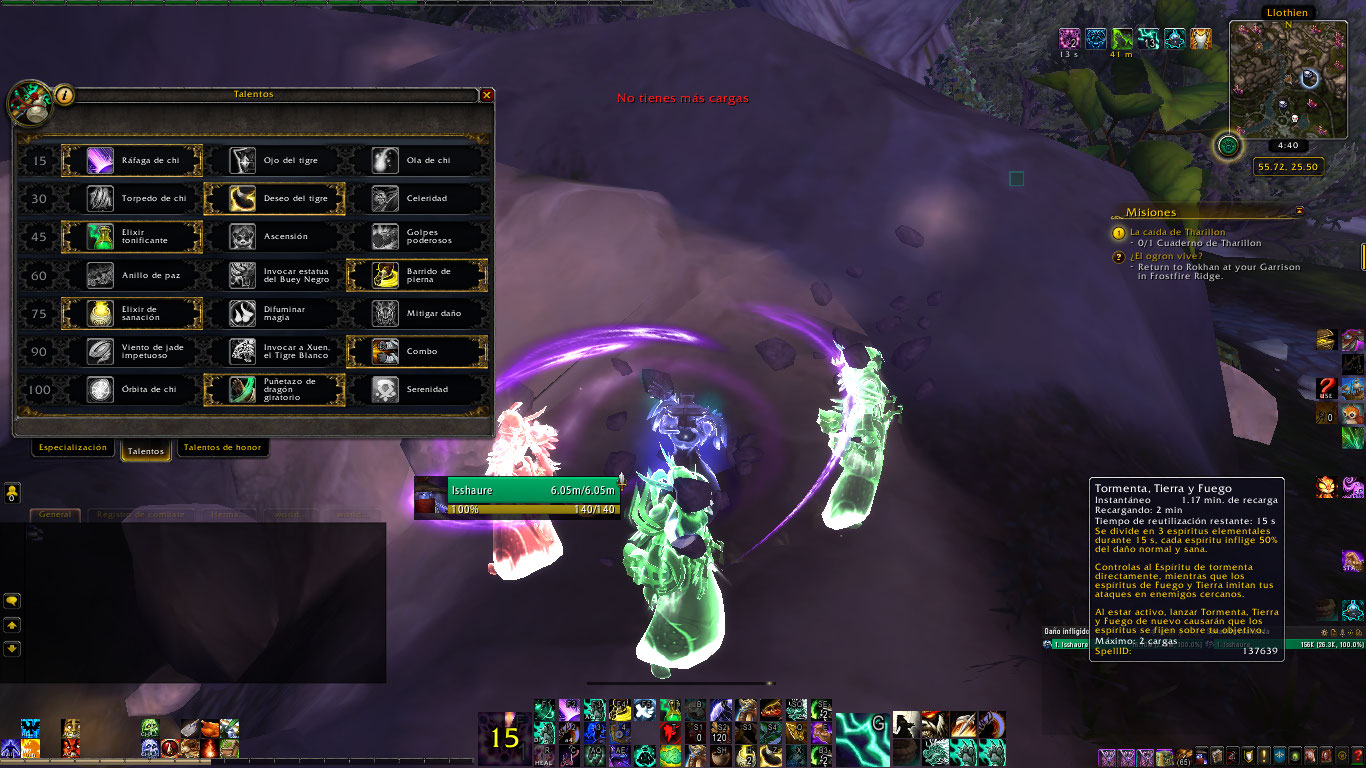
Task: Close the Talentos window
Action: click(487, 95)
